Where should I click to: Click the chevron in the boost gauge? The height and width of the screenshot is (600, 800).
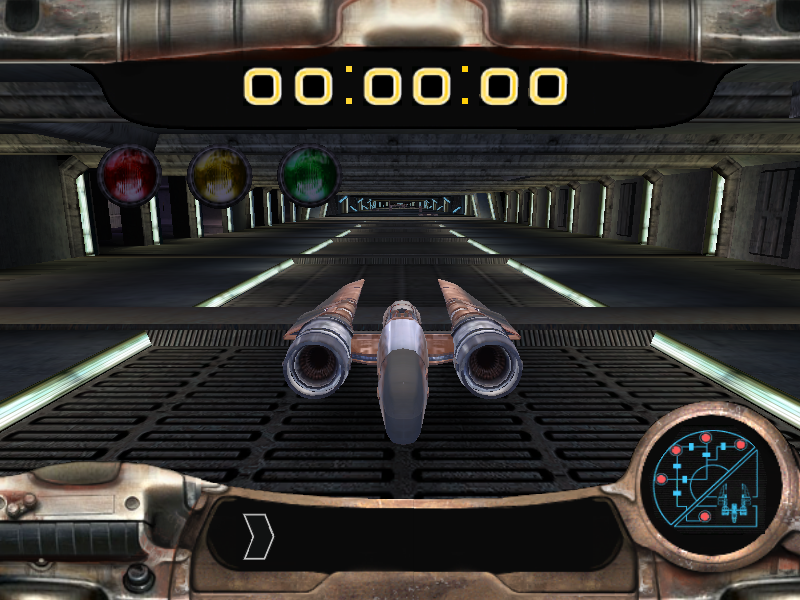click(258, 538)
